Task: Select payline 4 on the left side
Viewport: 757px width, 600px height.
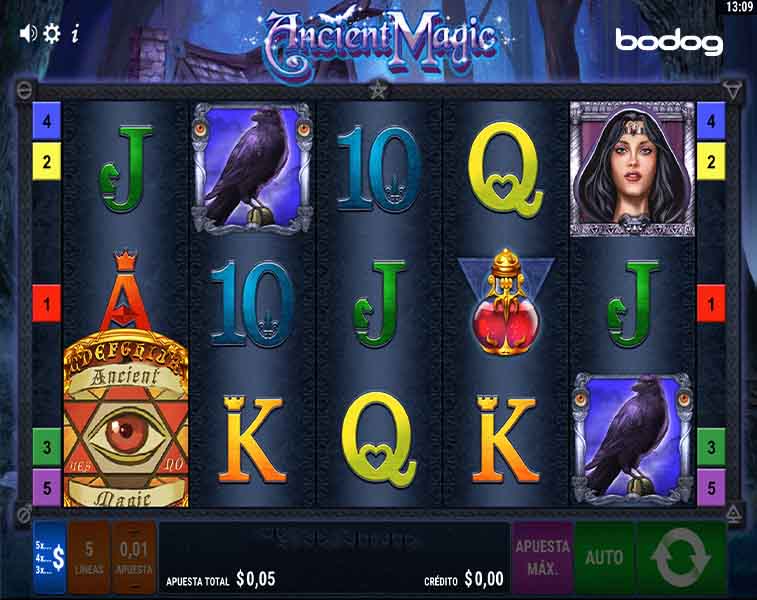Action: [x=46, y=122]
